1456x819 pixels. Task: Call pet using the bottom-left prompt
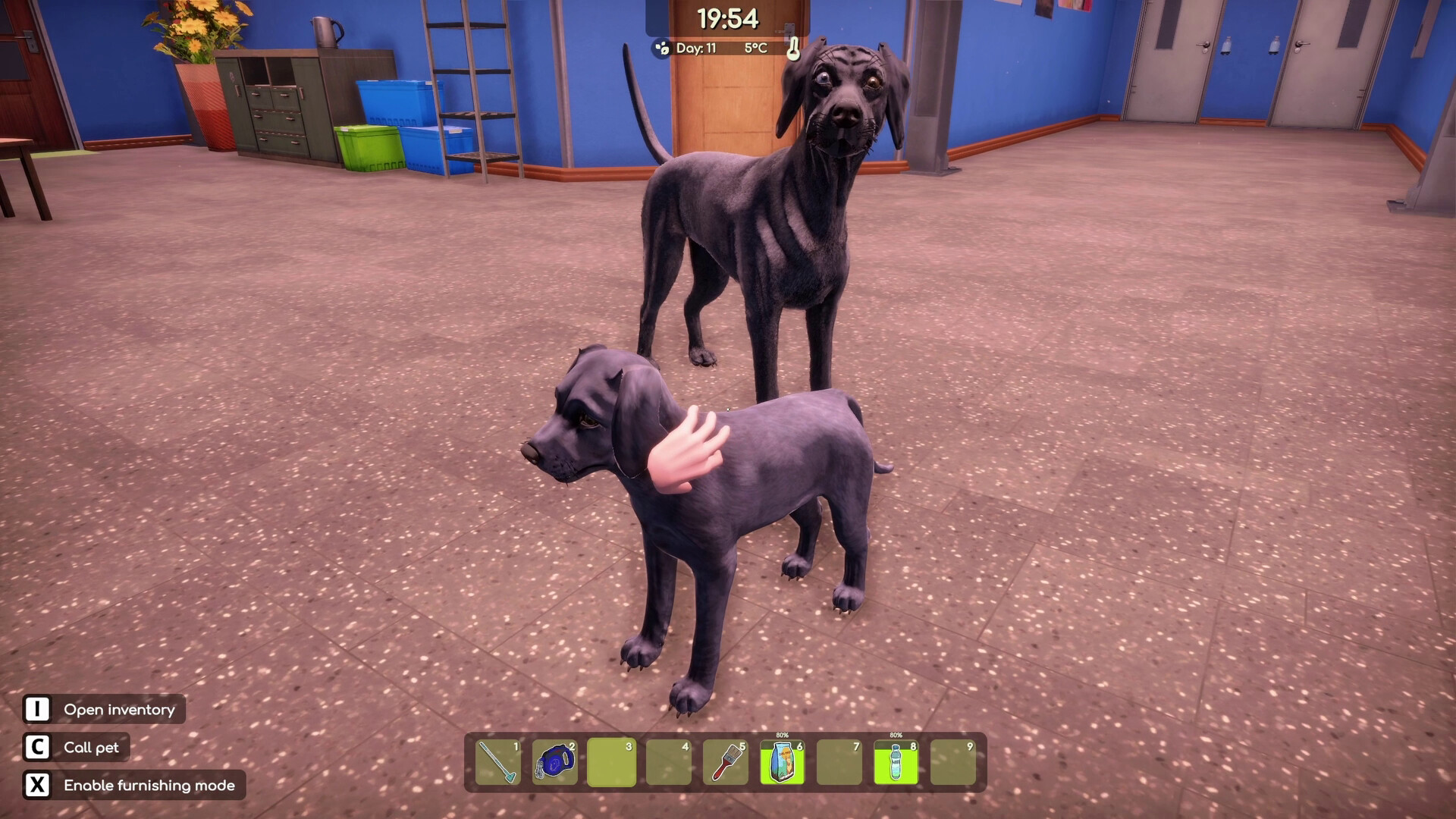click(x=94, y=747)
